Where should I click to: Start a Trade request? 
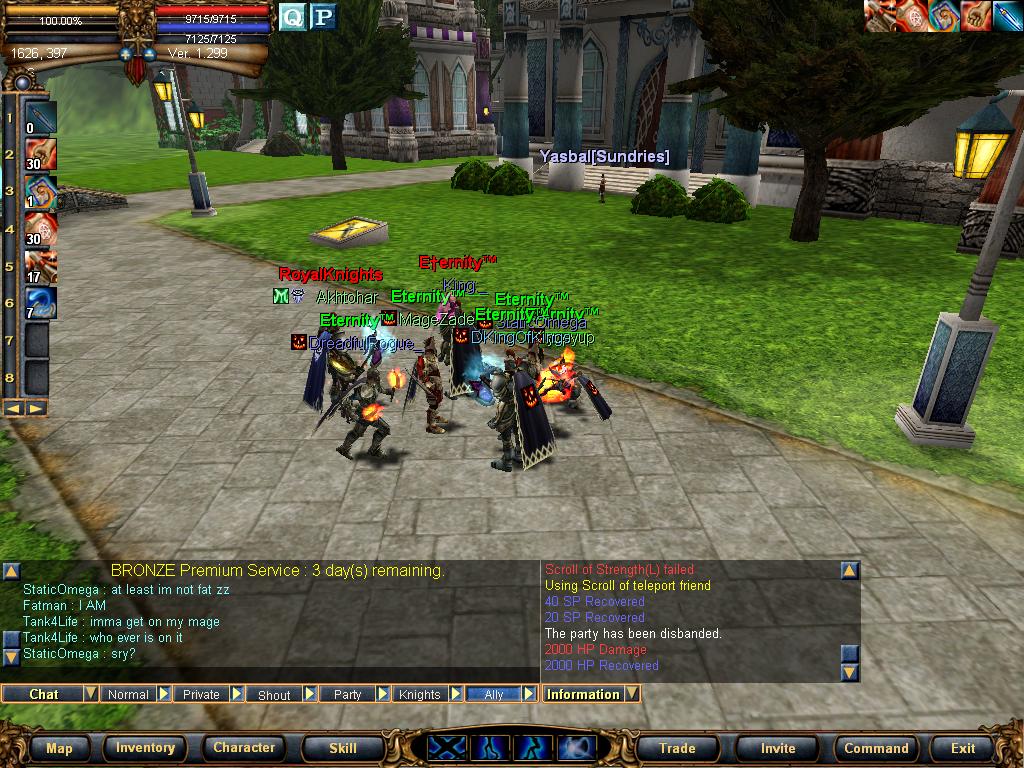click(677, 748)
